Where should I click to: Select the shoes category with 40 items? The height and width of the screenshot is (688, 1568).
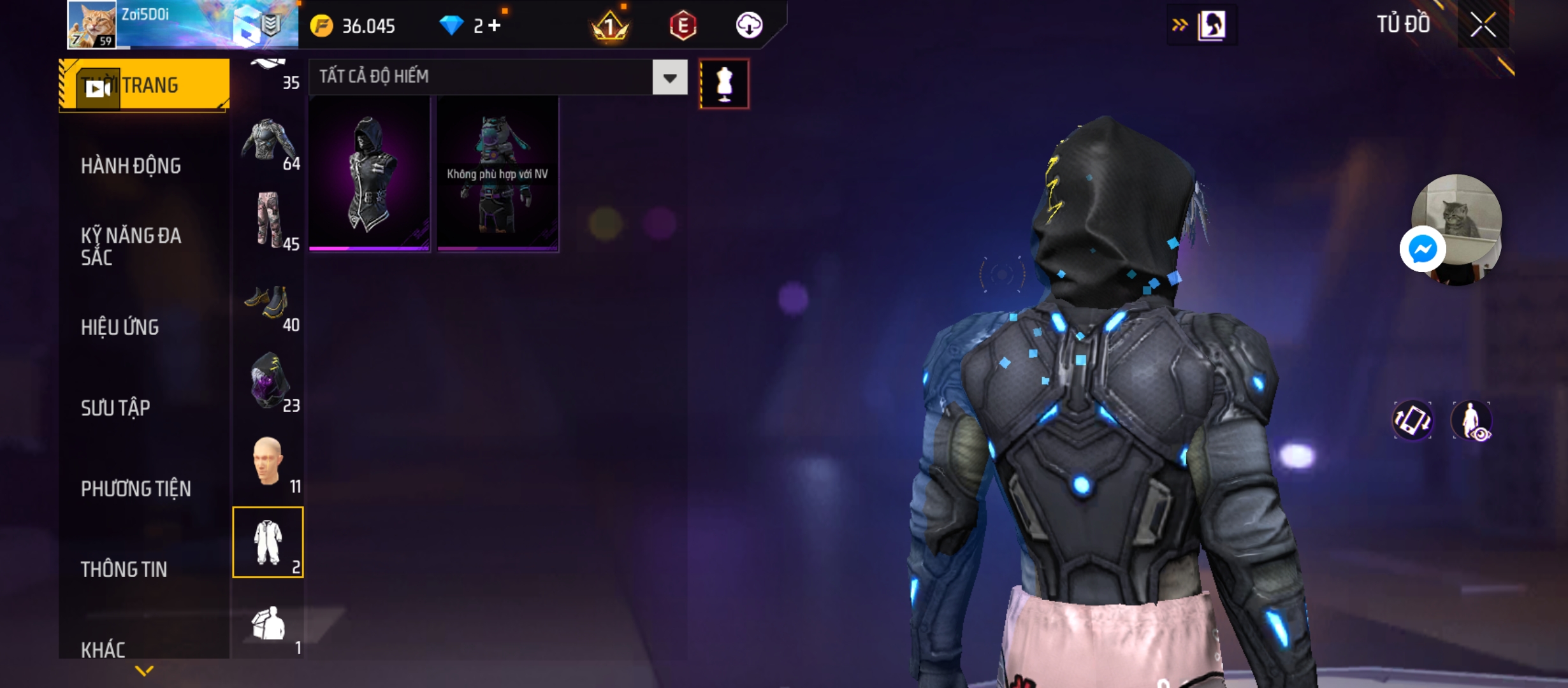pyautogui.click(x=268, y=304)
